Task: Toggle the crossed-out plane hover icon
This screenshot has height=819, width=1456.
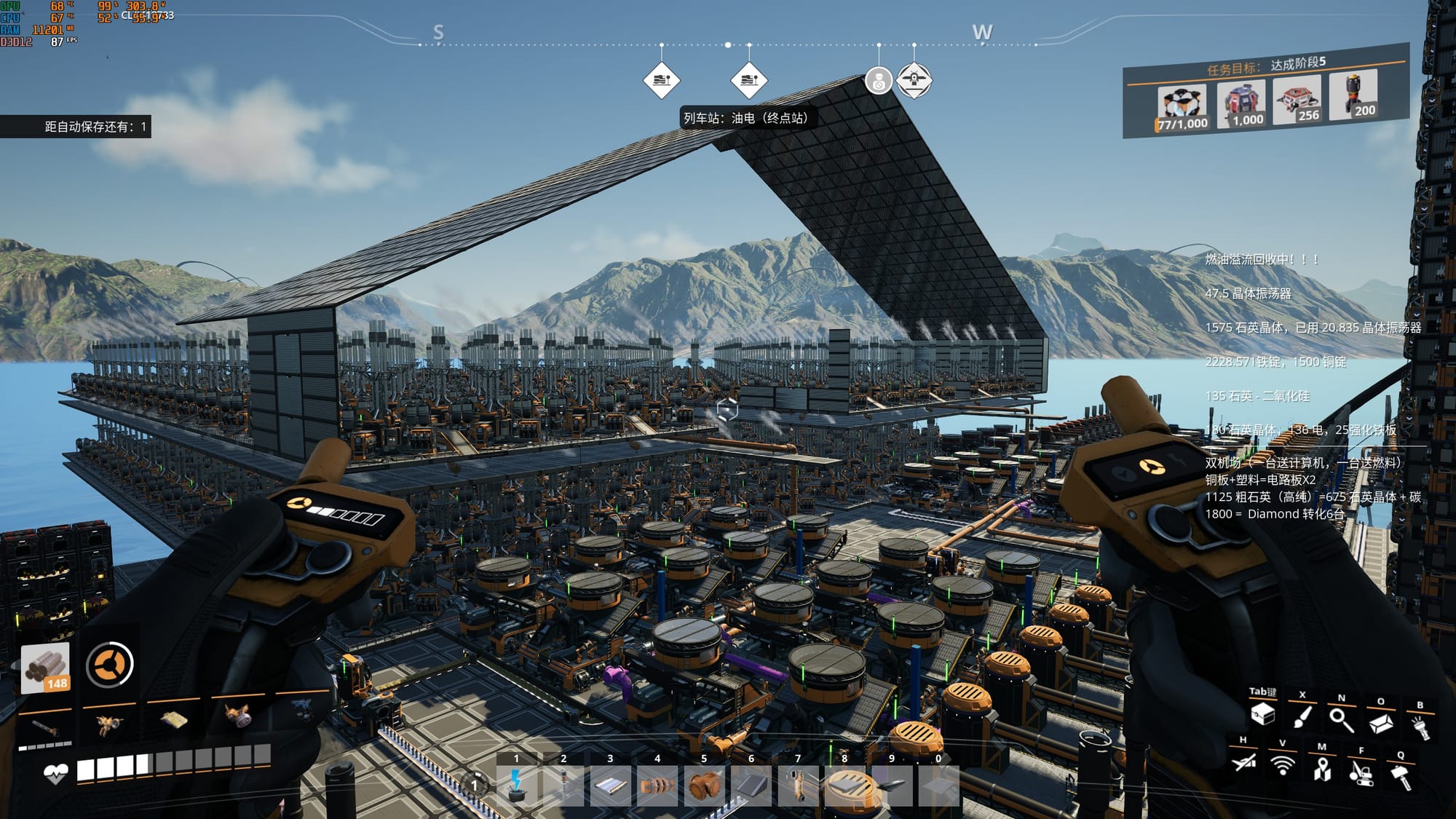Action: point(1244,762)
